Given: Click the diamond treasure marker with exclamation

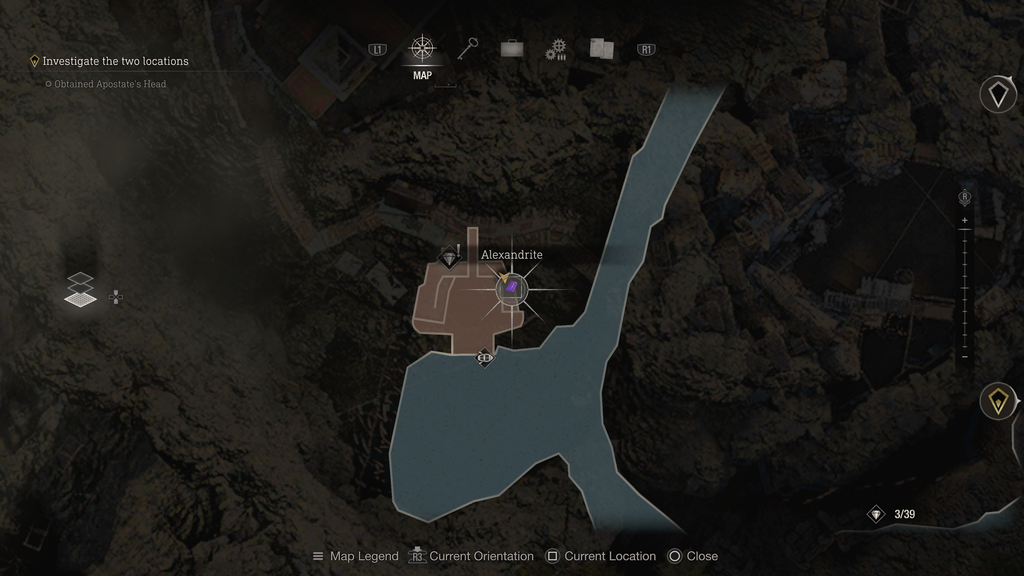Looking at the screenshot, I should point(450,258).
